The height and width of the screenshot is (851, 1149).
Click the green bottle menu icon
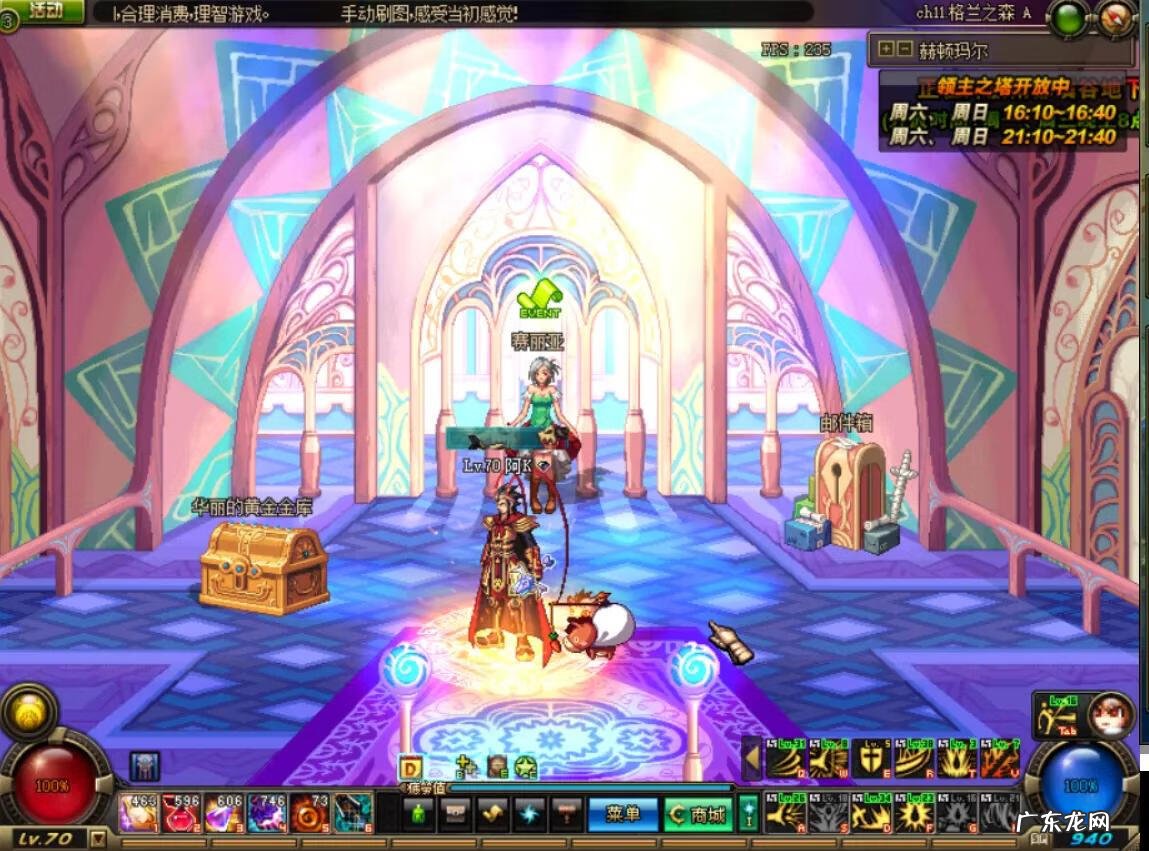coord(417,814)
